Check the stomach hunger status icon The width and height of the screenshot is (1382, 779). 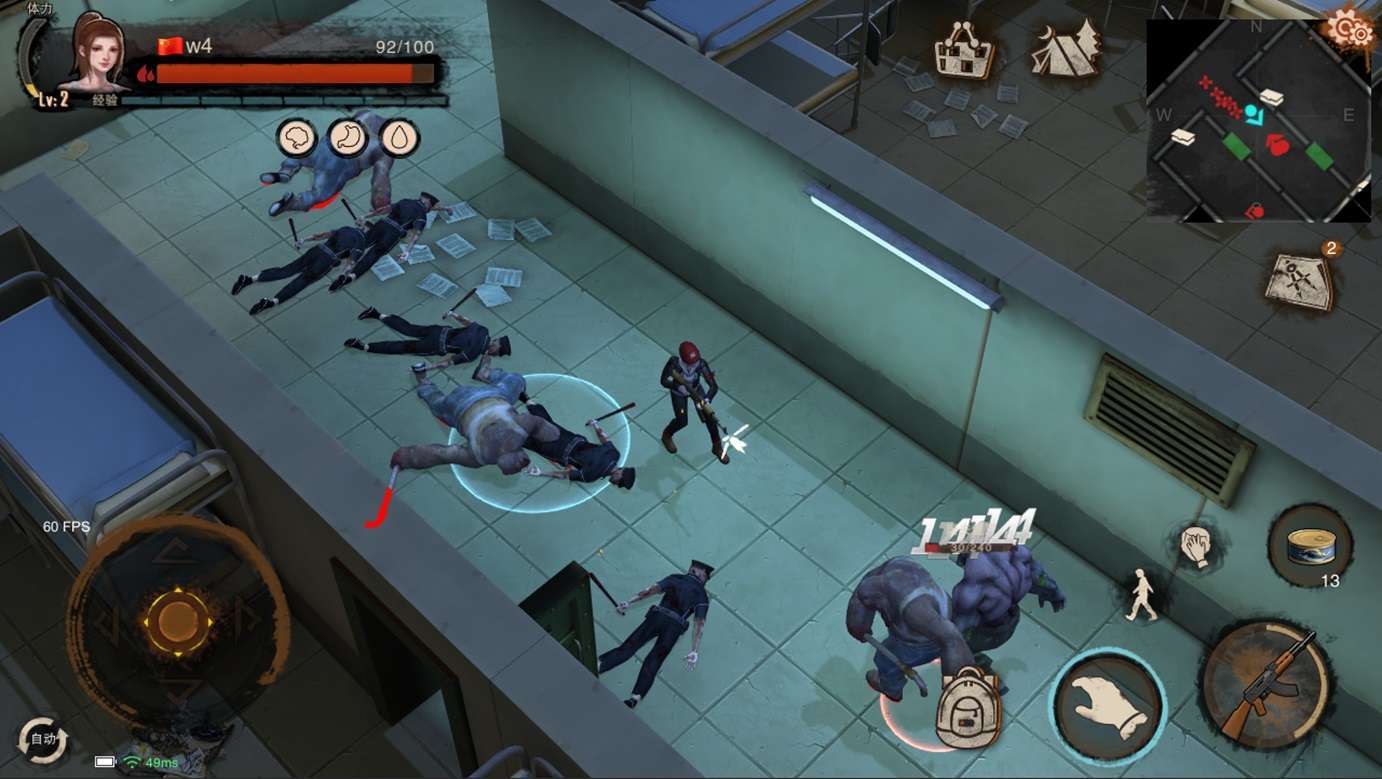[x=348, y=138]
